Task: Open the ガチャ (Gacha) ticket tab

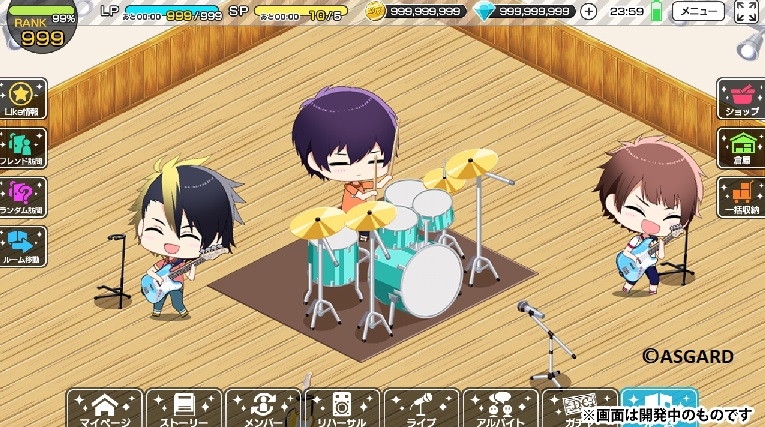Action: (577, 406)
